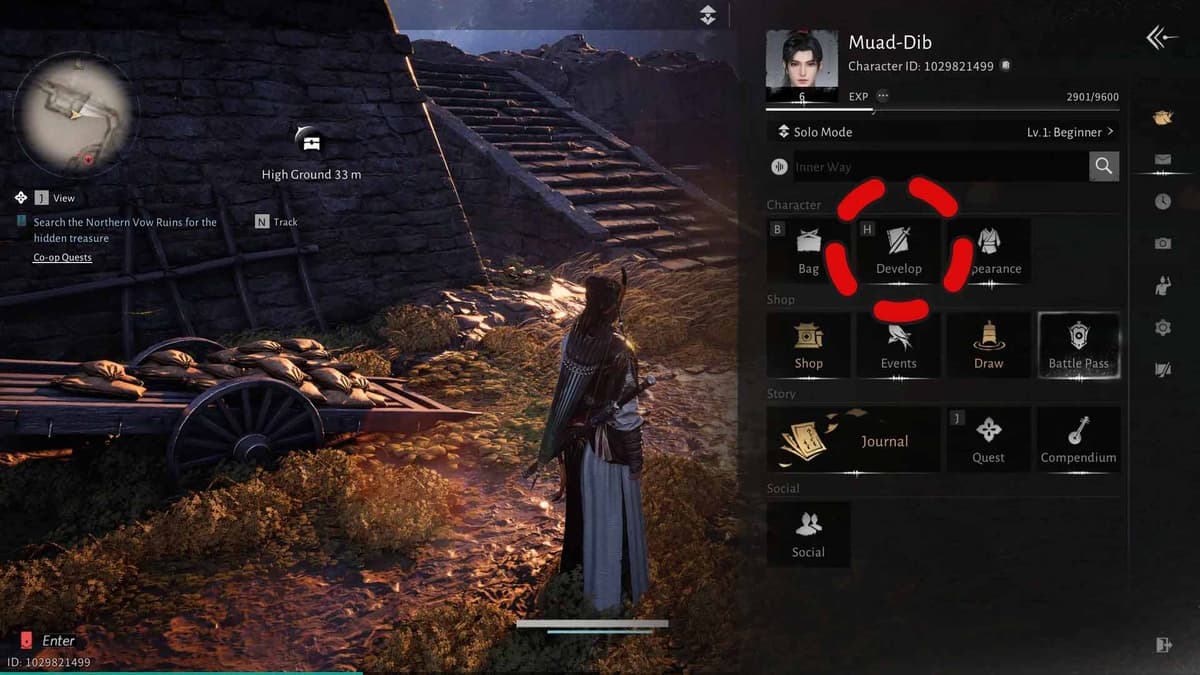Open the Quest log tile
This screenshot has width=1200, height=675.
tap(988, 440)
